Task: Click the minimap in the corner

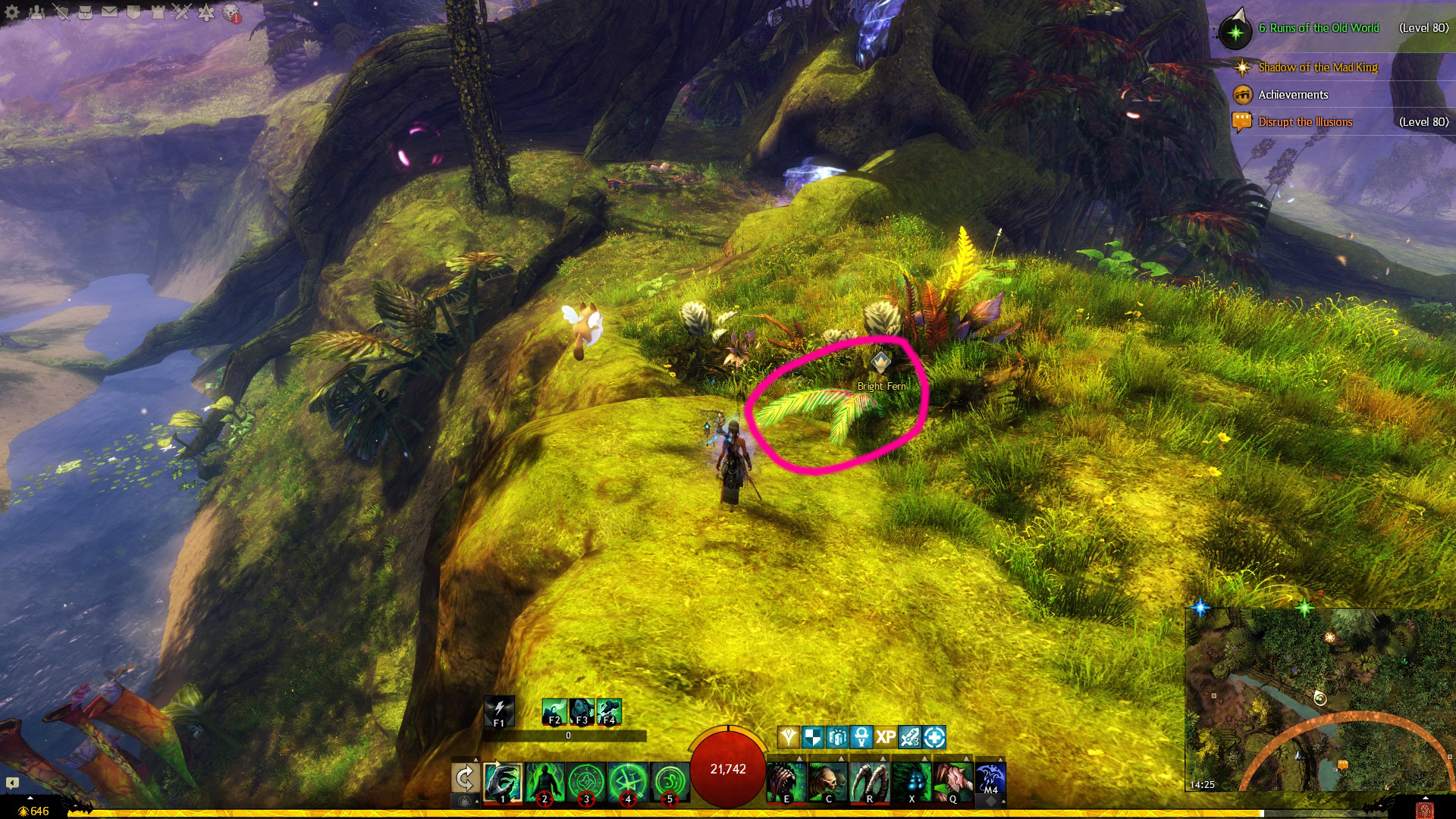Action: tap(1319, 699)
